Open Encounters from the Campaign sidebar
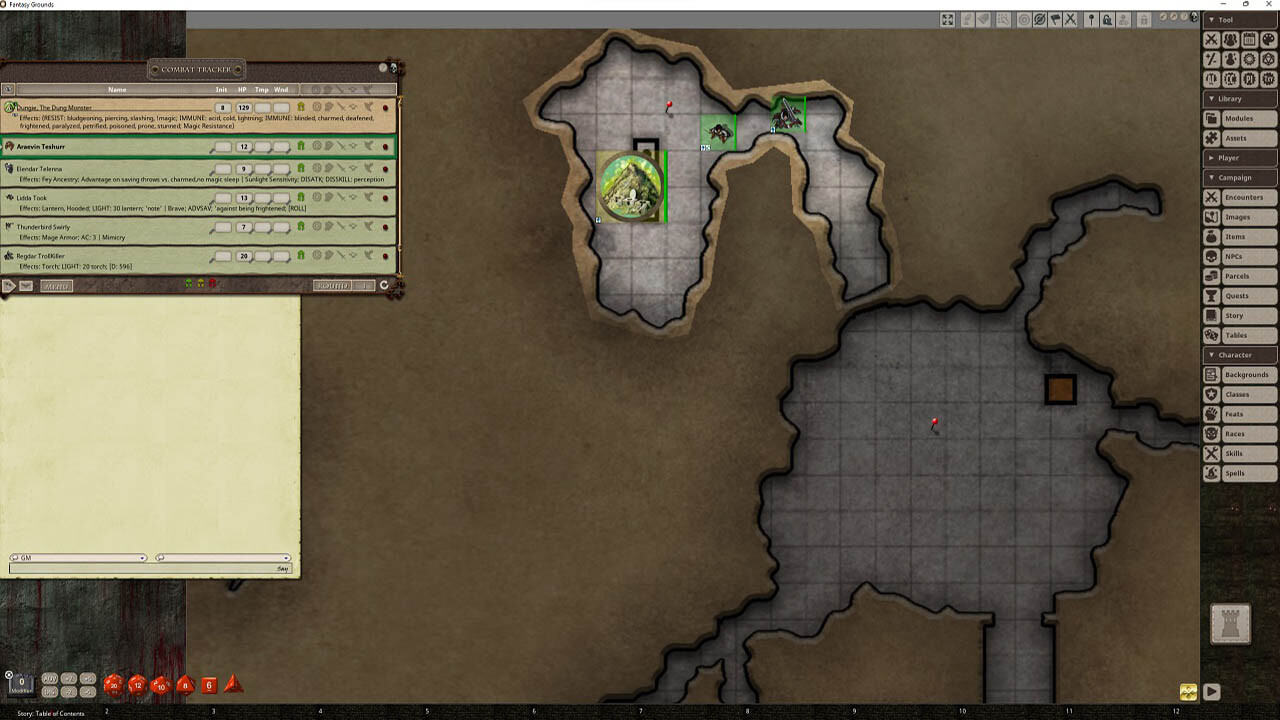 [x=1243, y=197]
